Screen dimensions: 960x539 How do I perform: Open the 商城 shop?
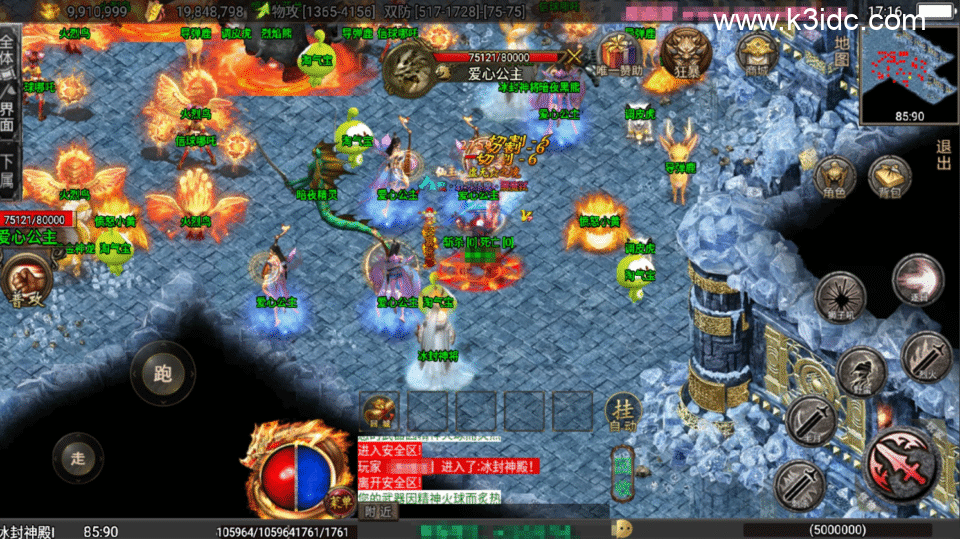pos(757,52)
